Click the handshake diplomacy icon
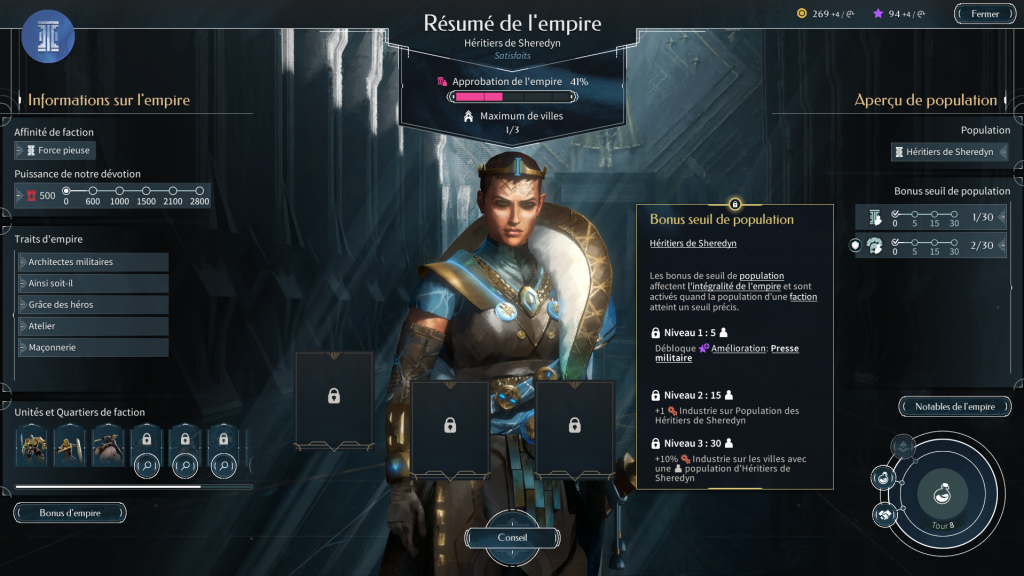Viewport: 1024px width, 576px height. coord(884,514)
